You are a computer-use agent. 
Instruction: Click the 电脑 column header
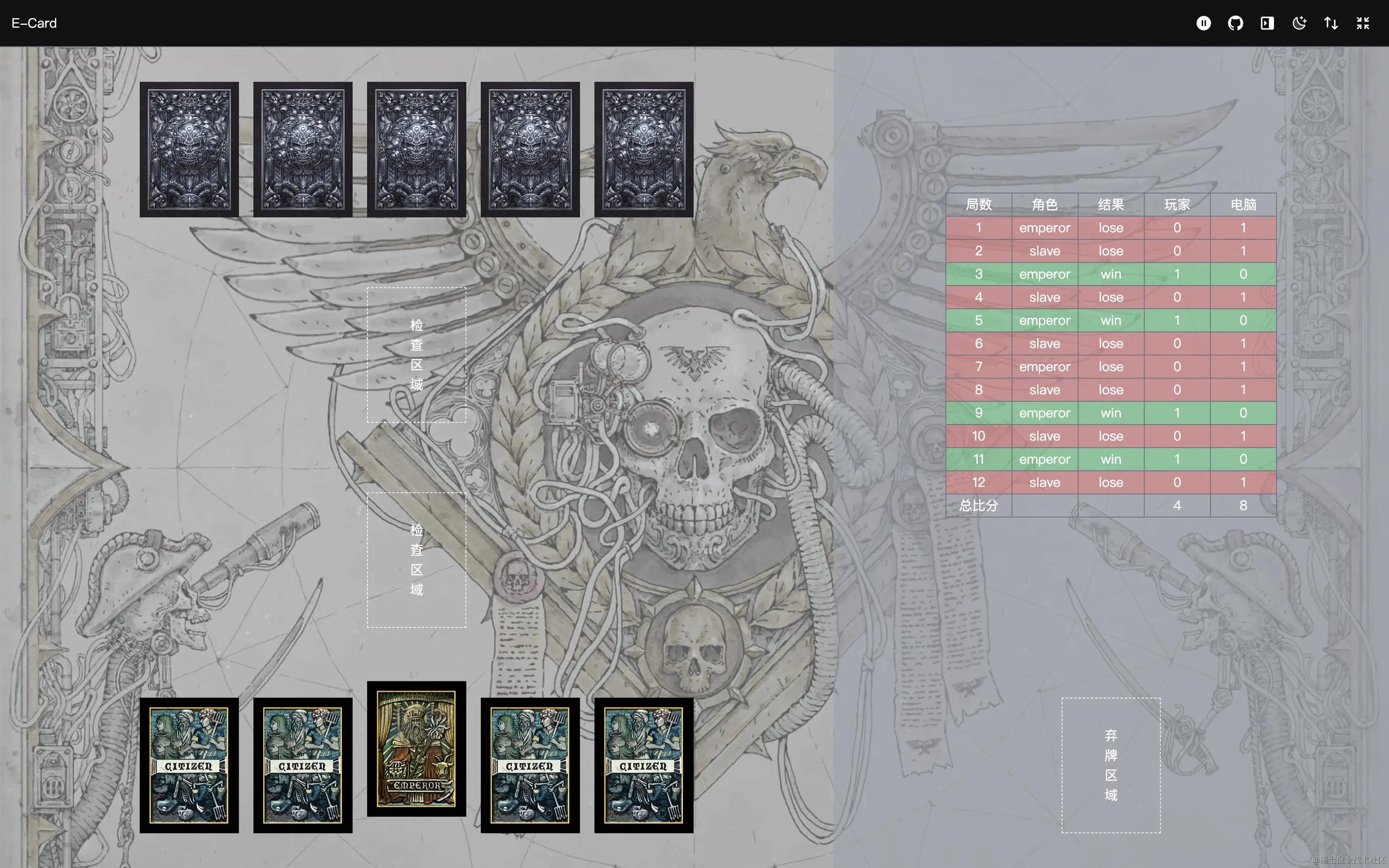tap(1242, 204)
